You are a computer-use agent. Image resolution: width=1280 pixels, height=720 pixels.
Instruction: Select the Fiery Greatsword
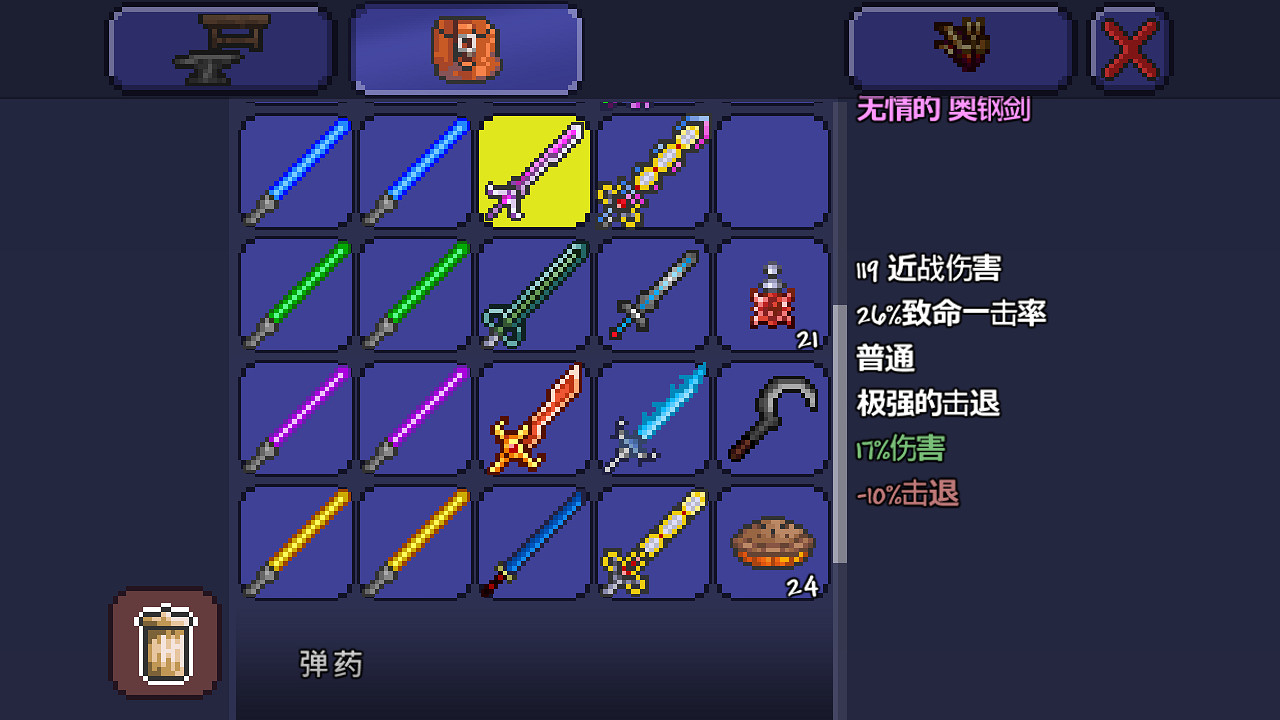pos(533,420)
